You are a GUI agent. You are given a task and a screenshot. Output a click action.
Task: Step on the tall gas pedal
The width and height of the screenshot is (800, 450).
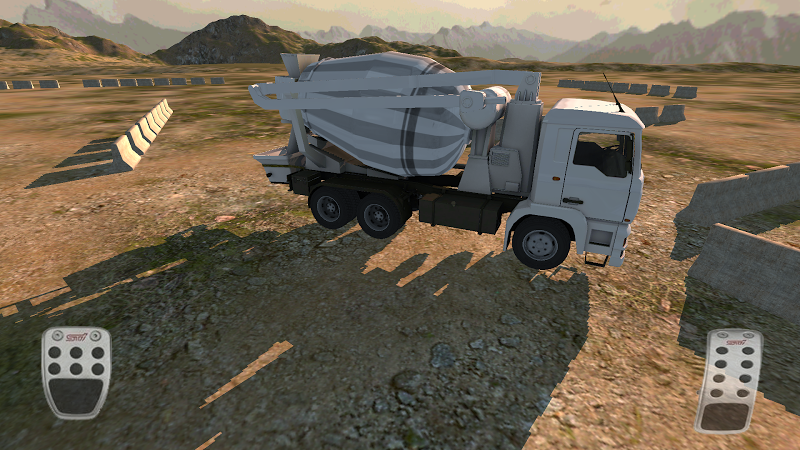point(727,380)
